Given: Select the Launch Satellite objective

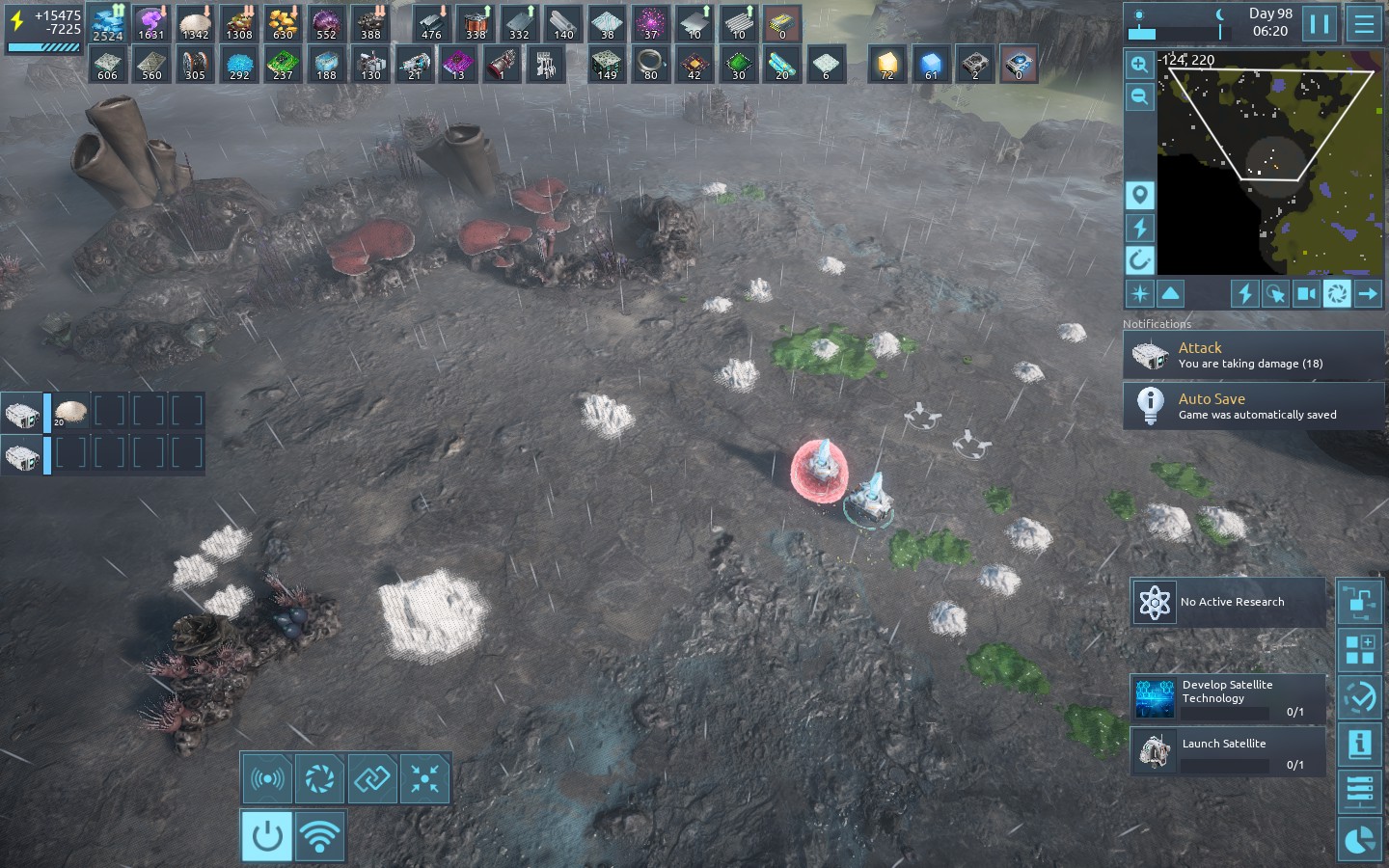Looking at the screenshot, I should pos(1228,751).
